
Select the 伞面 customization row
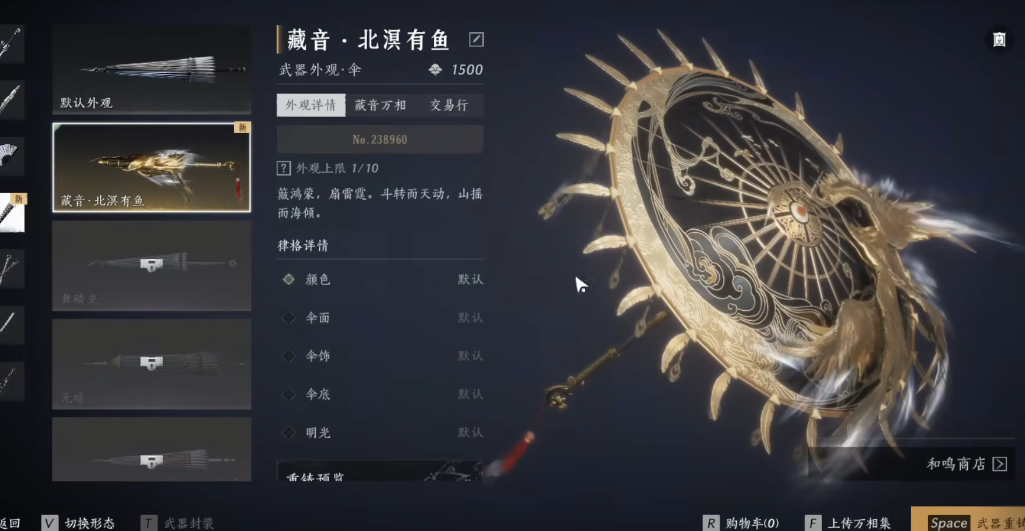380,317
